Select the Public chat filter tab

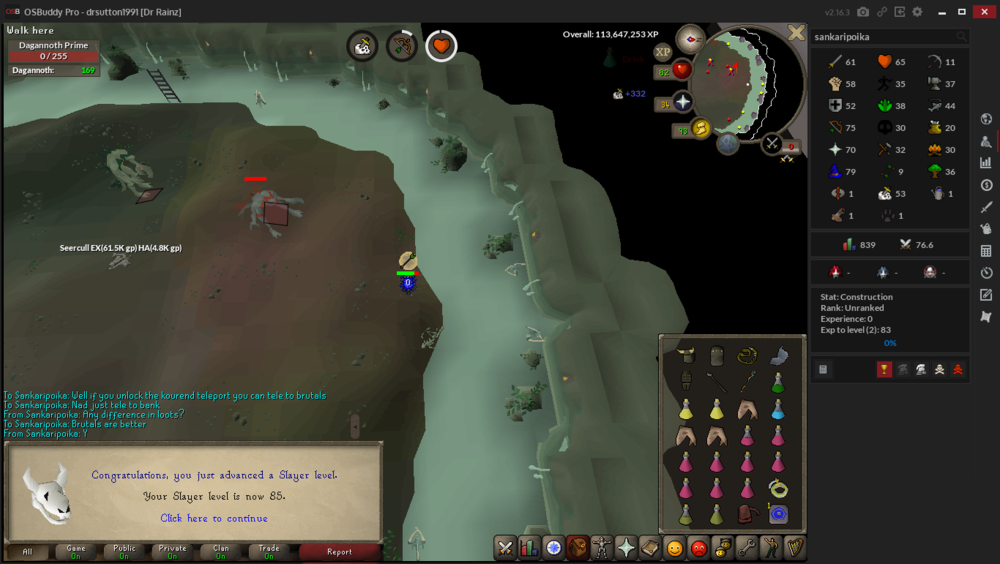124,551
